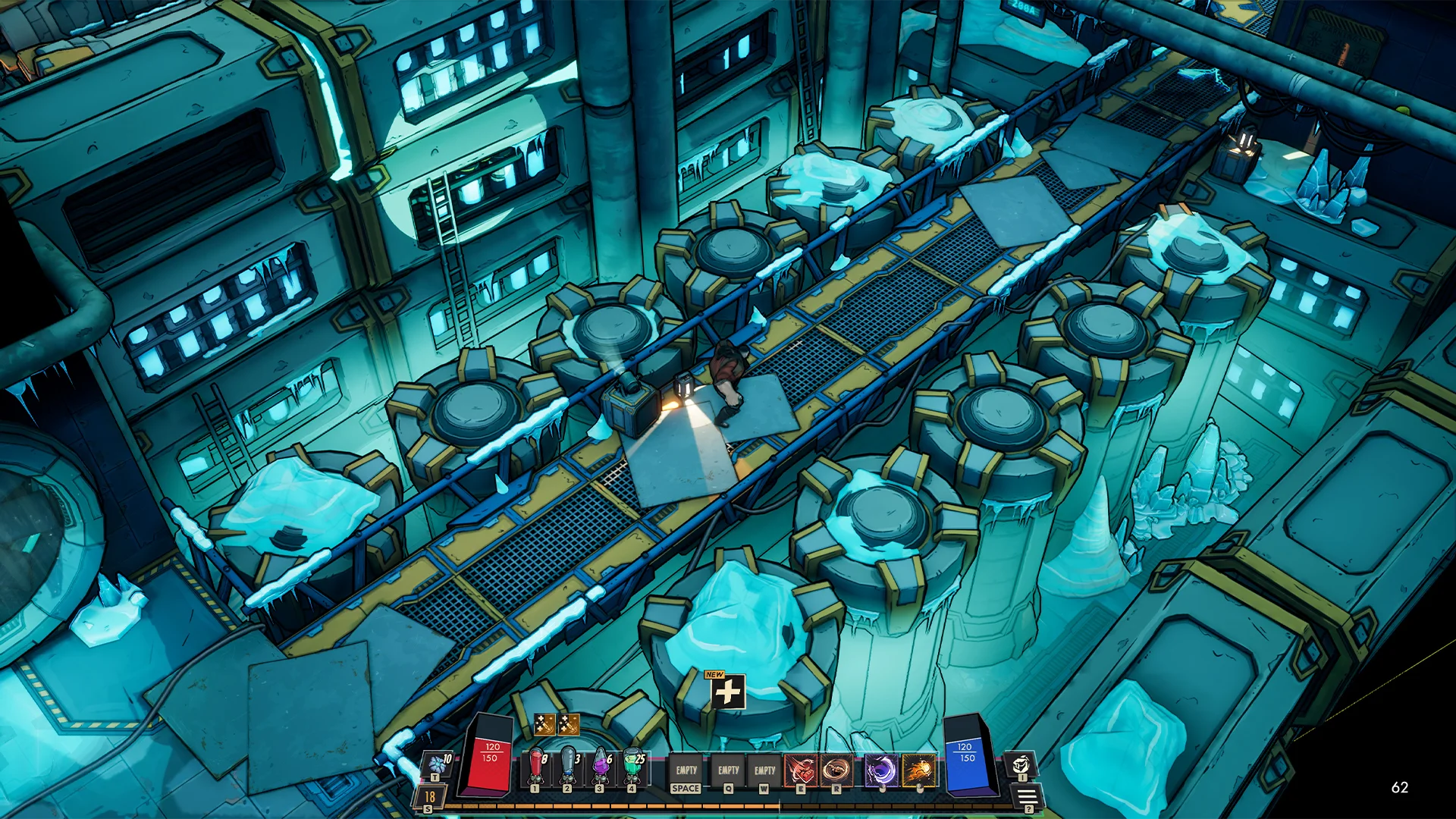Select the crystal shard item slot

point(438,763)
